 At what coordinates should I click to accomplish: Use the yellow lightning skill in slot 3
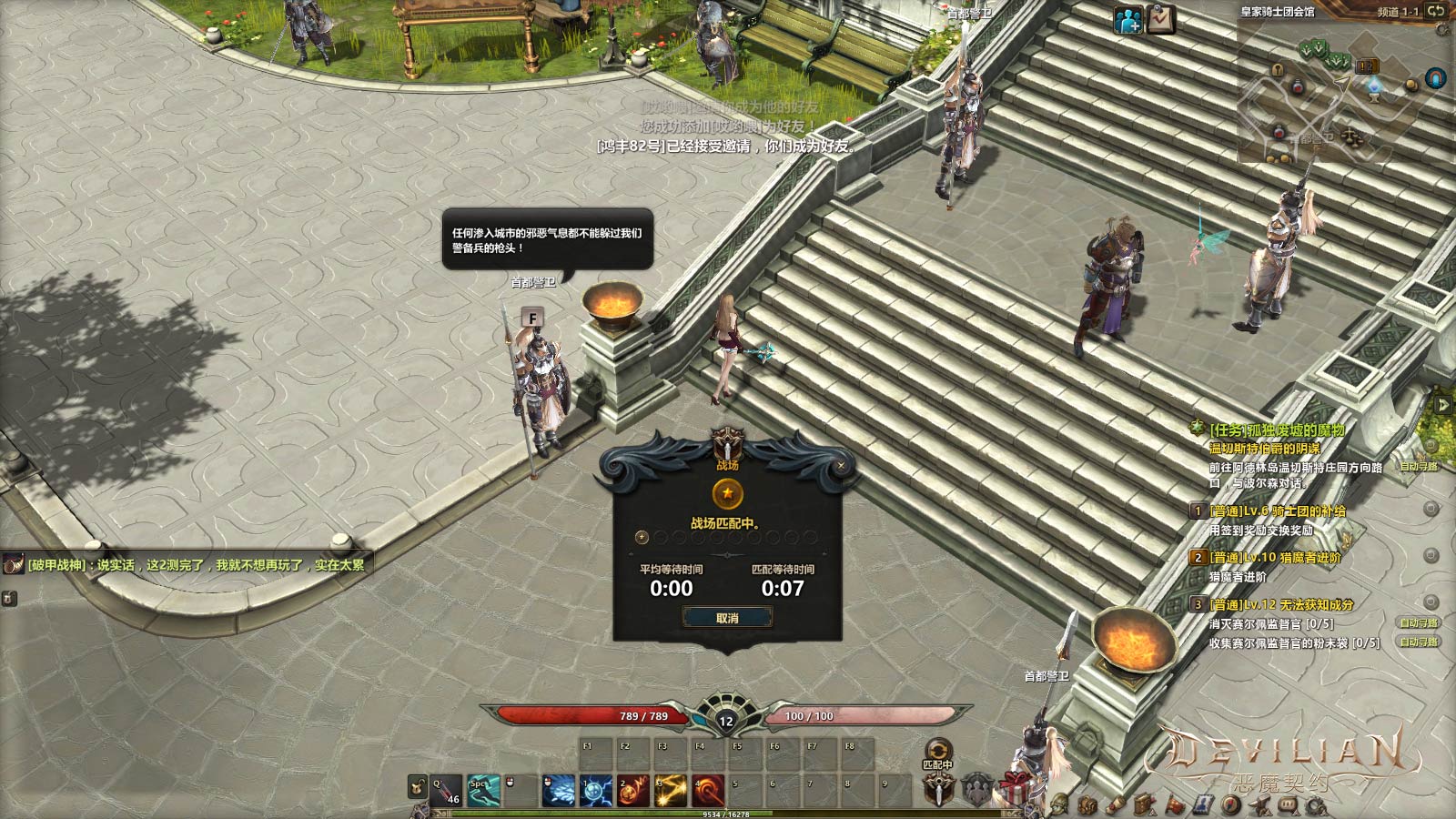coord(671,790)
